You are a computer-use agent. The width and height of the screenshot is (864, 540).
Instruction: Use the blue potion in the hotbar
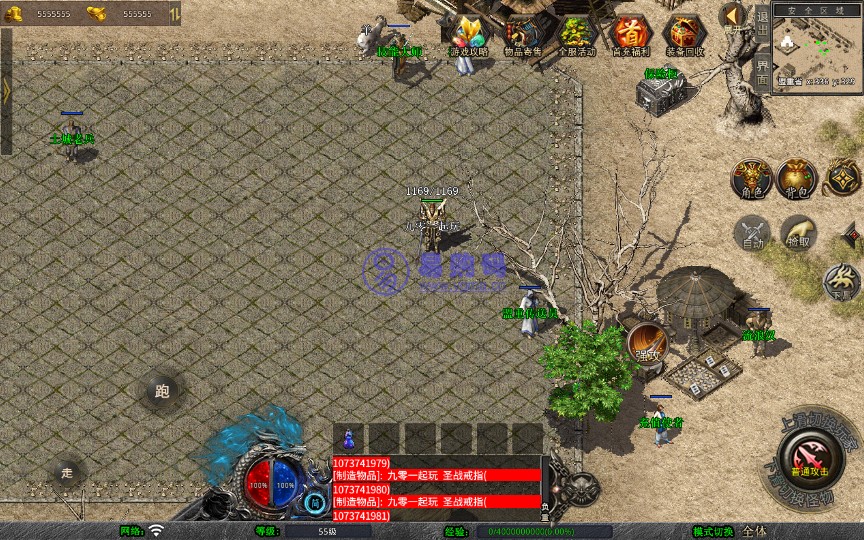coord(349,438)
